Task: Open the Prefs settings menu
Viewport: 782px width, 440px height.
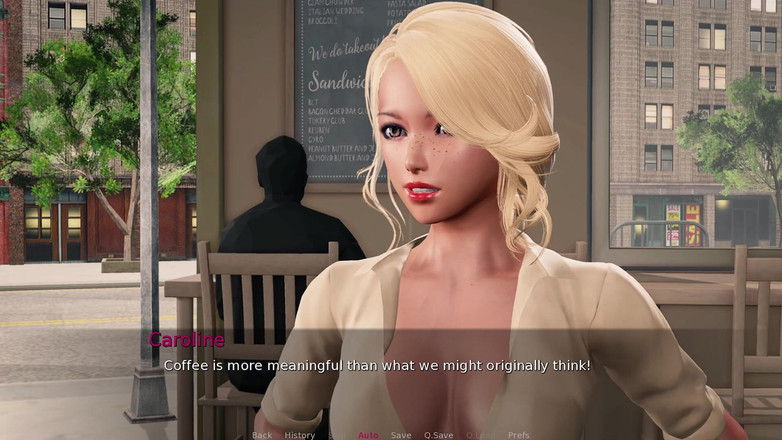Action: (x=519, y=435)
